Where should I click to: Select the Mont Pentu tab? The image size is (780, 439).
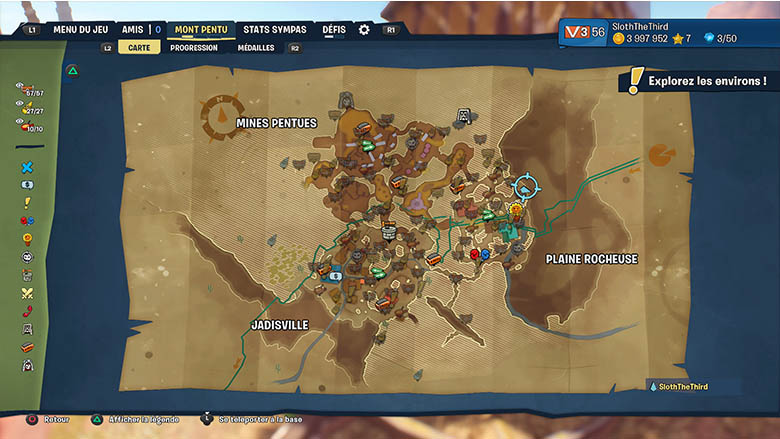click(204, 30)
